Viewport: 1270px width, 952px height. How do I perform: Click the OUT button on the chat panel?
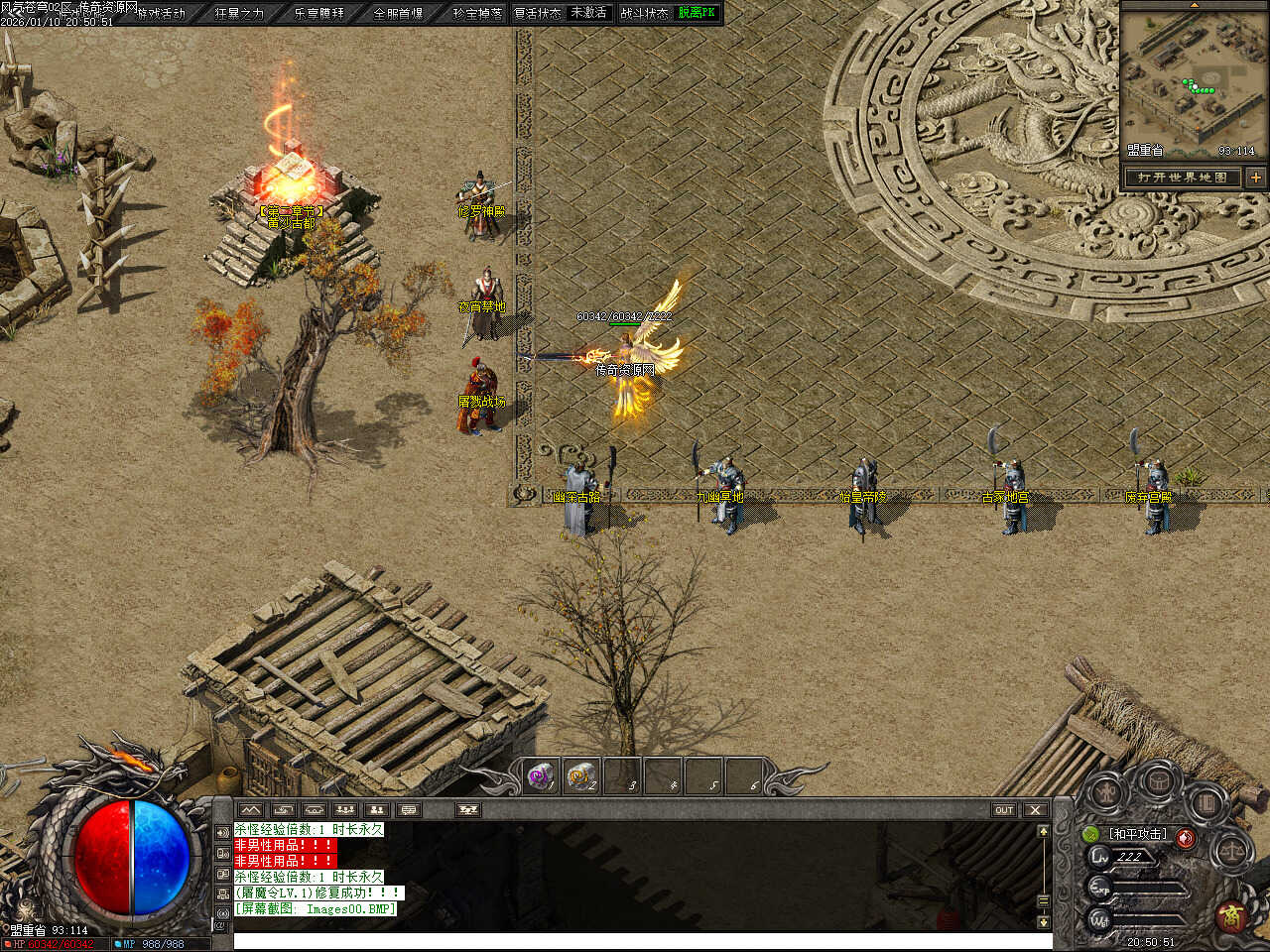pos(1004,810)
